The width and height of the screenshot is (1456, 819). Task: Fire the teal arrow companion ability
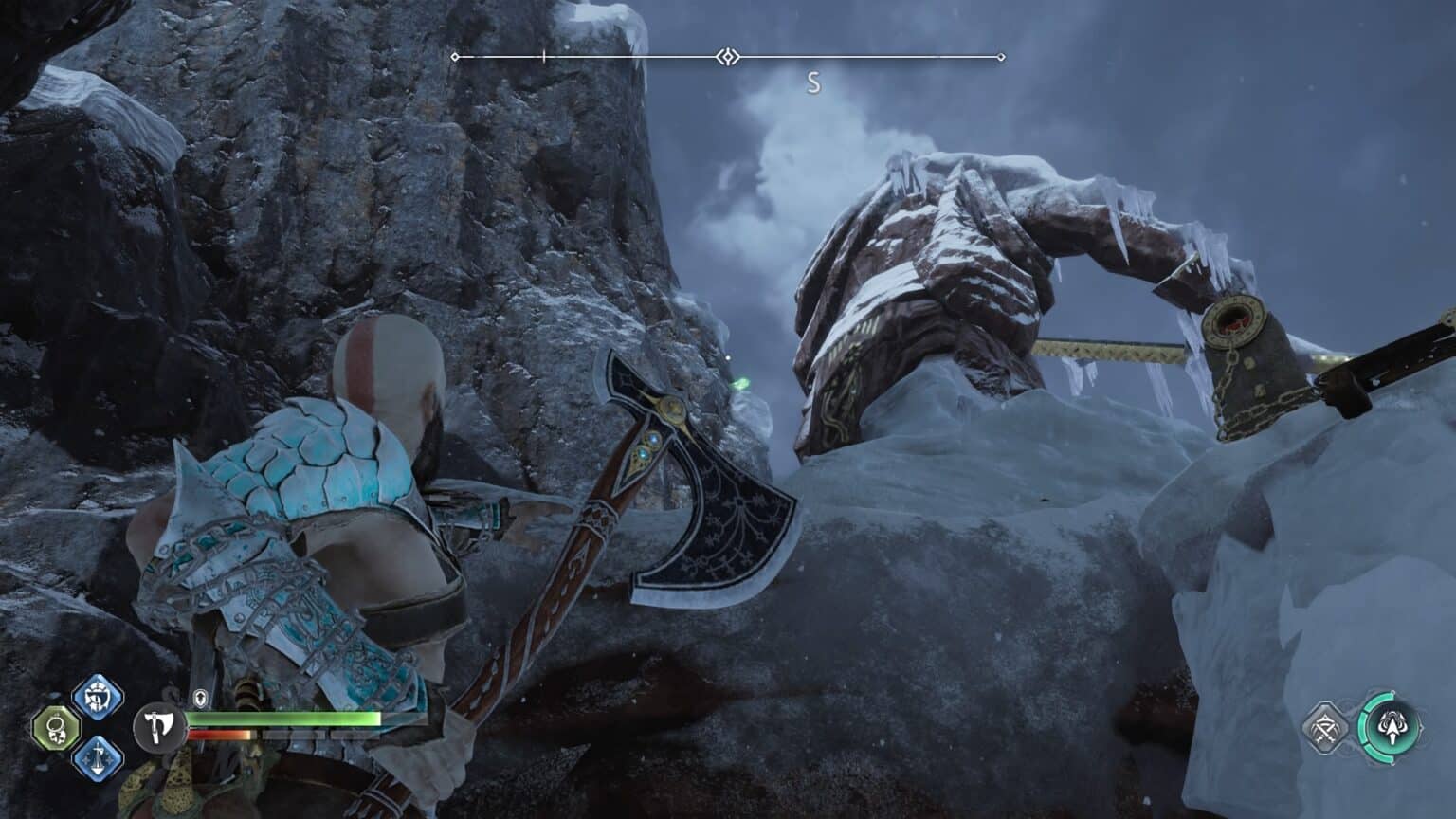coord(1389,728)
